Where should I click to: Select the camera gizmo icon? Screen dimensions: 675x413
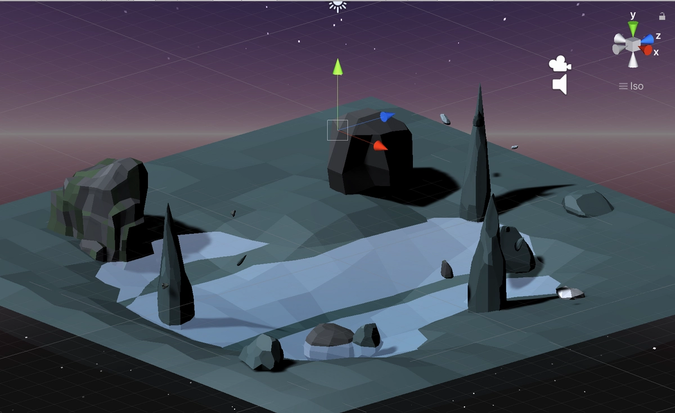560,63
